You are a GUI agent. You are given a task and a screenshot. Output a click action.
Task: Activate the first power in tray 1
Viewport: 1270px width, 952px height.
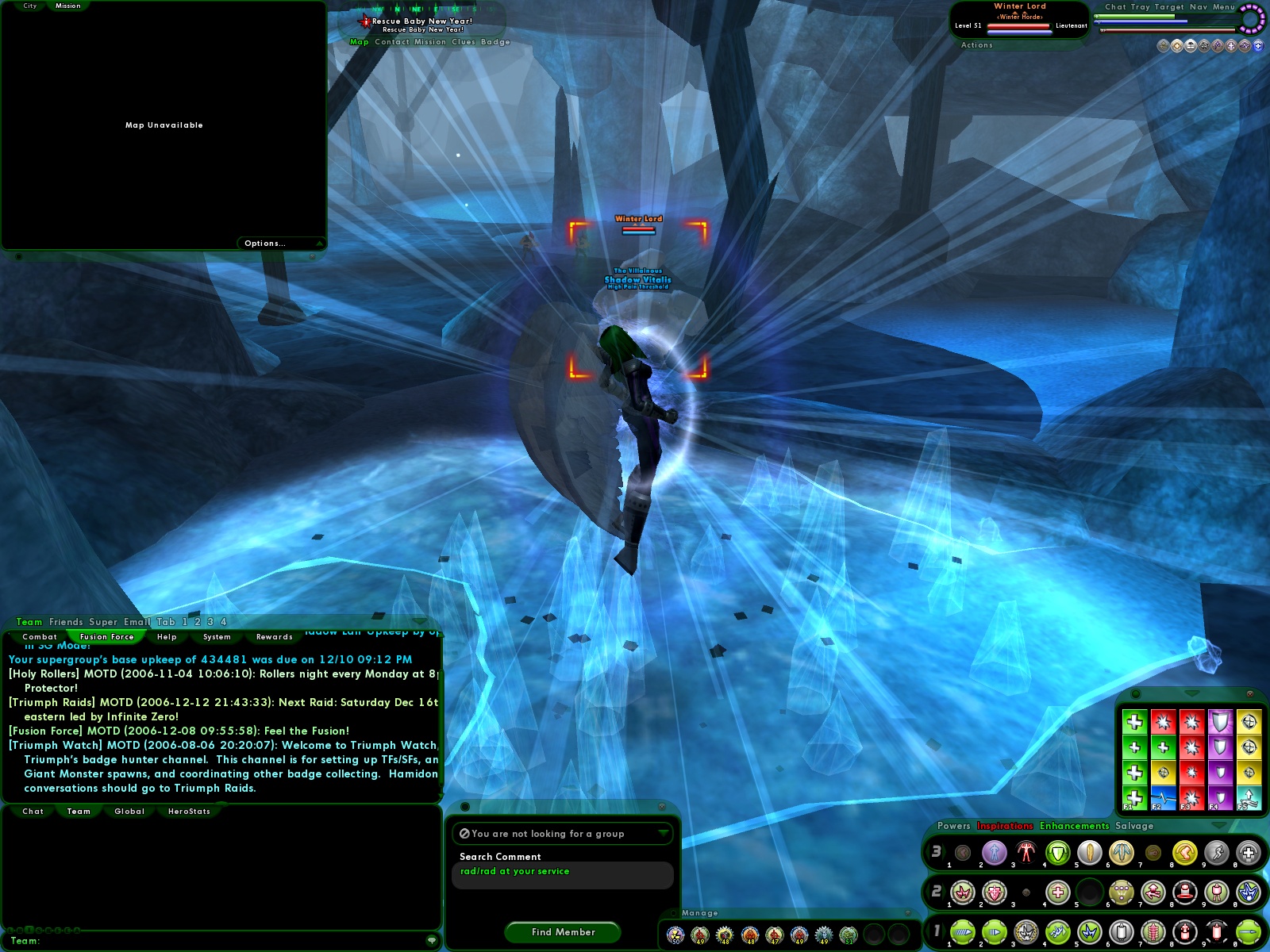click(x=963, y=932)
